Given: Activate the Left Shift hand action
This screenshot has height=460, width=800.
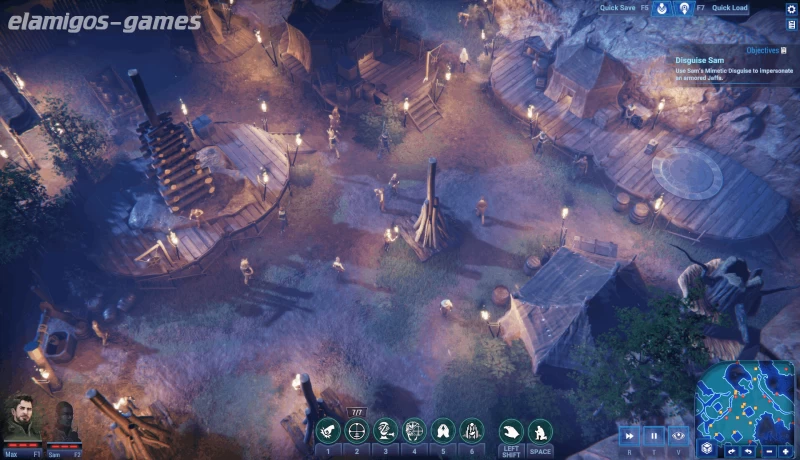Looking at the screenshot, I should pos(511,430).
